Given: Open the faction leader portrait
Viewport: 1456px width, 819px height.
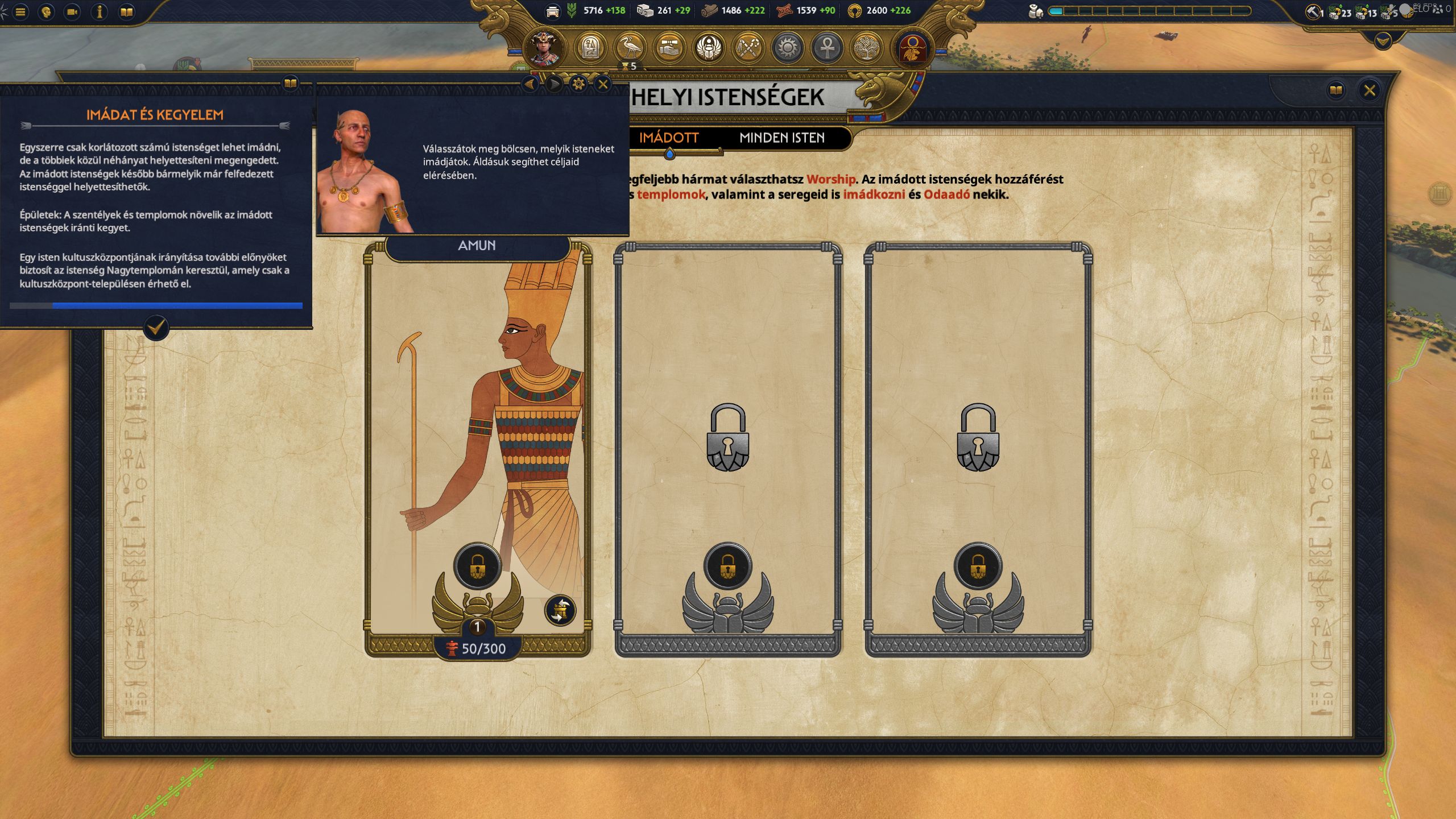Looking at the screenshot, I should [544, 47].
